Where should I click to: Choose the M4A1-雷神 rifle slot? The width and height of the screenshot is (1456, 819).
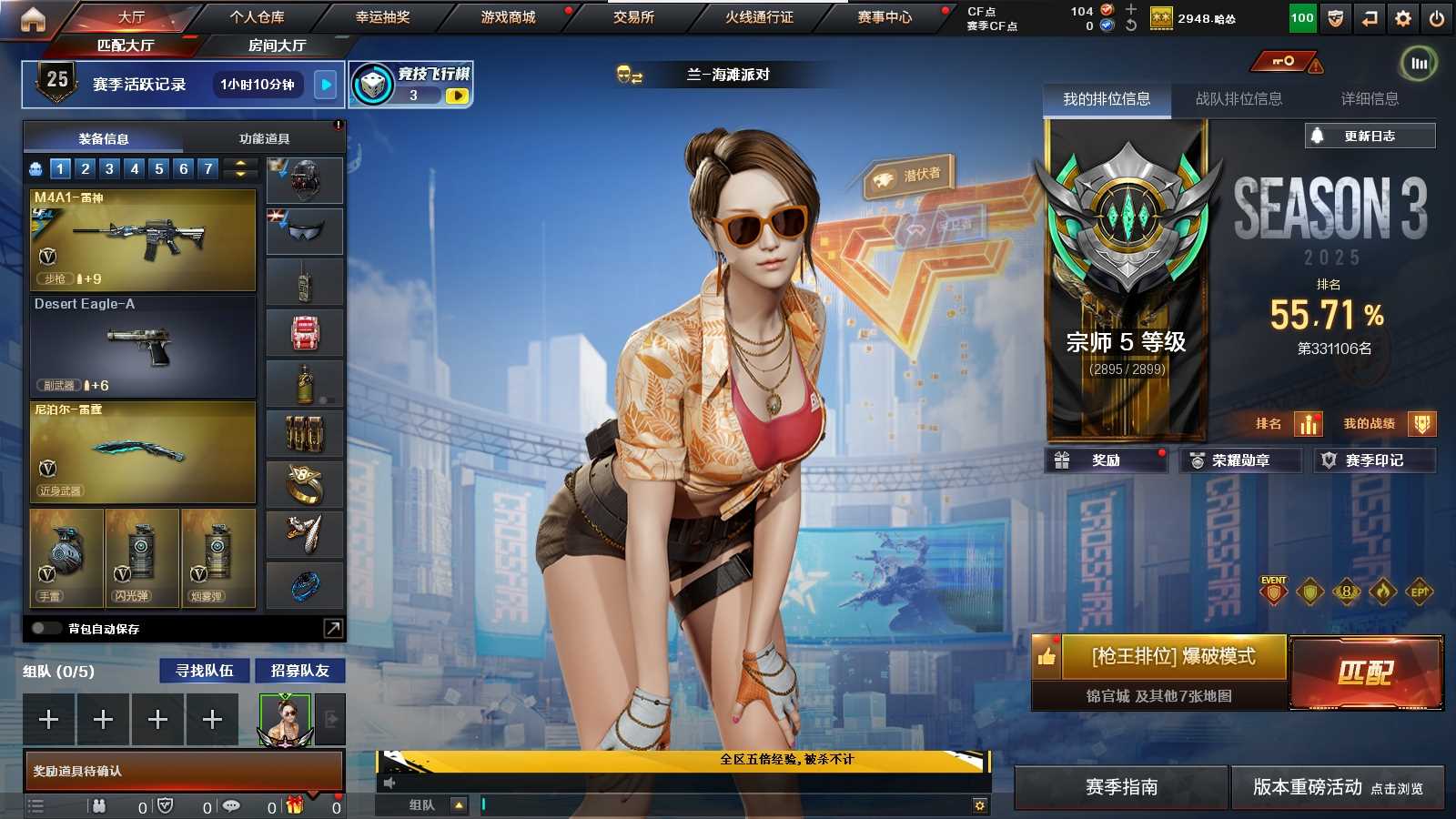point(143,240)
